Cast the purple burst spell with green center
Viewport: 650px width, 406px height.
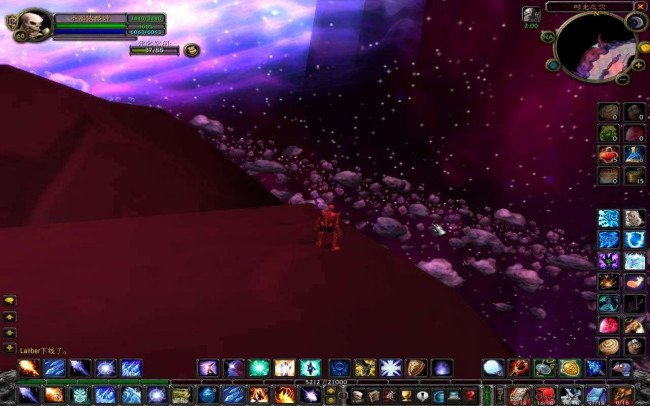609,261
